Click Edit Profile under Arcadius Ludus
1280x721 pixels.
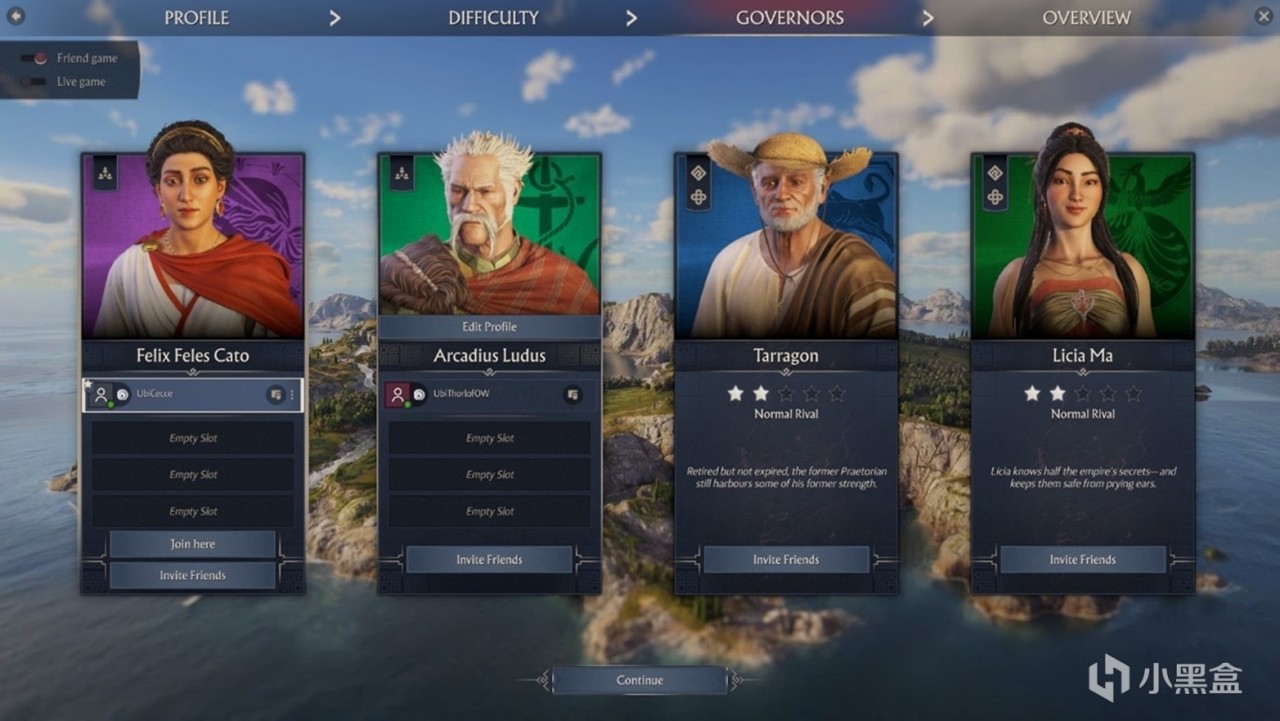click(489, 327)
